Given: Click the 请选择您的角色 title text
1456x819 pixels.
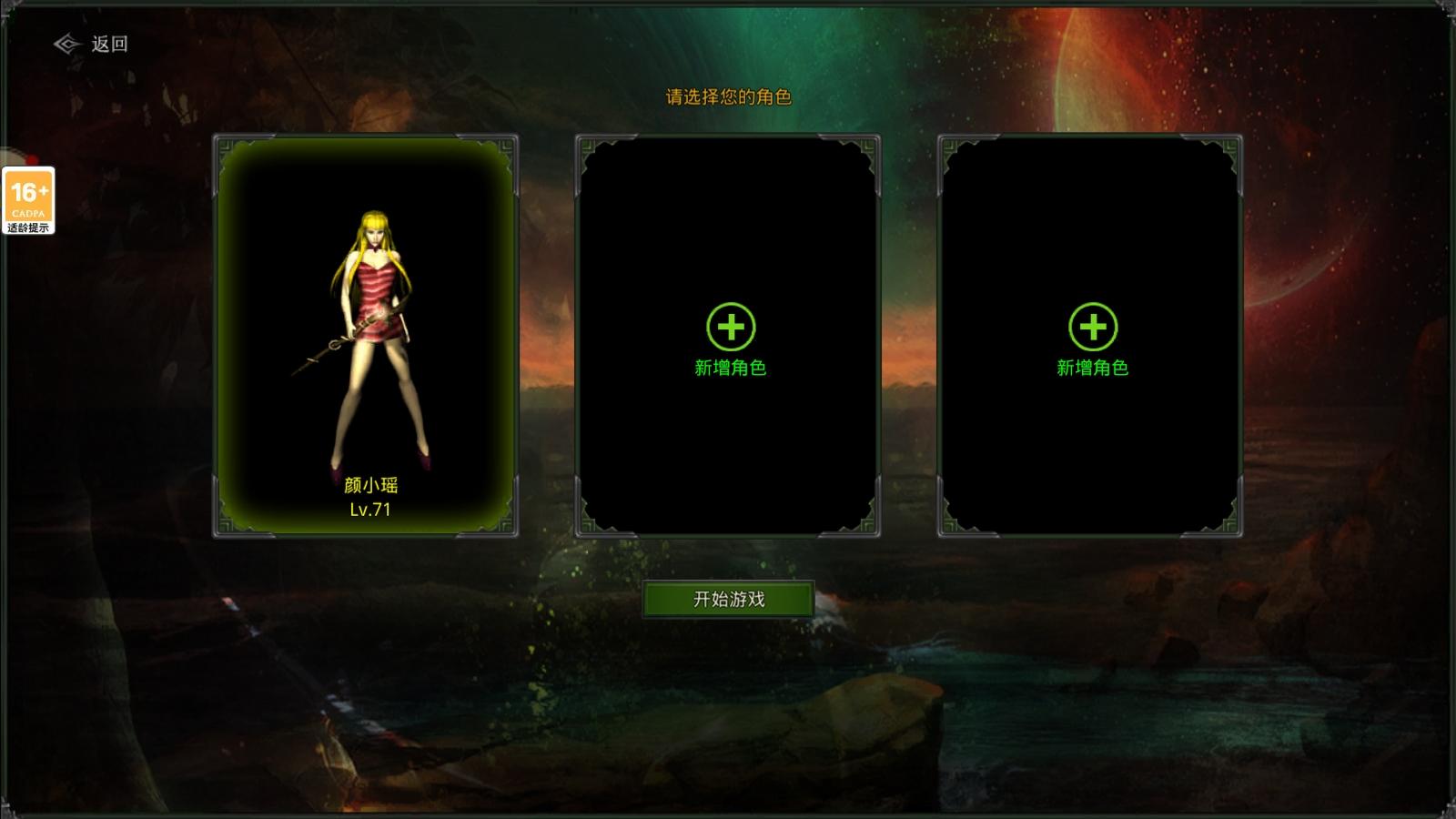Looking at the screenshot, I should (x=728, y=96).
